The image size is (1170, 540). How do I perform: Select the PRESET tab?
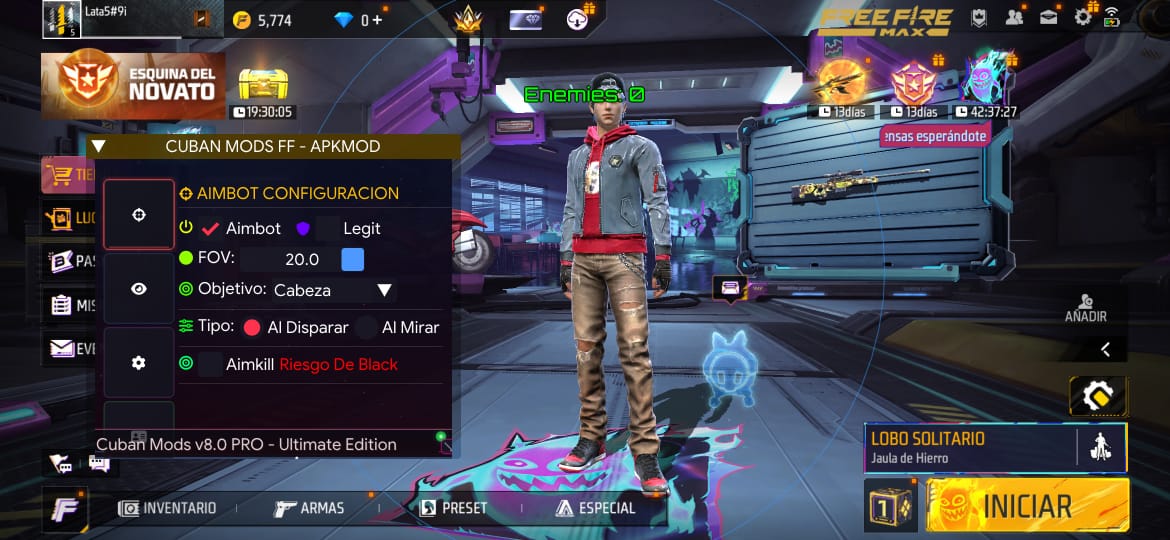454,508
